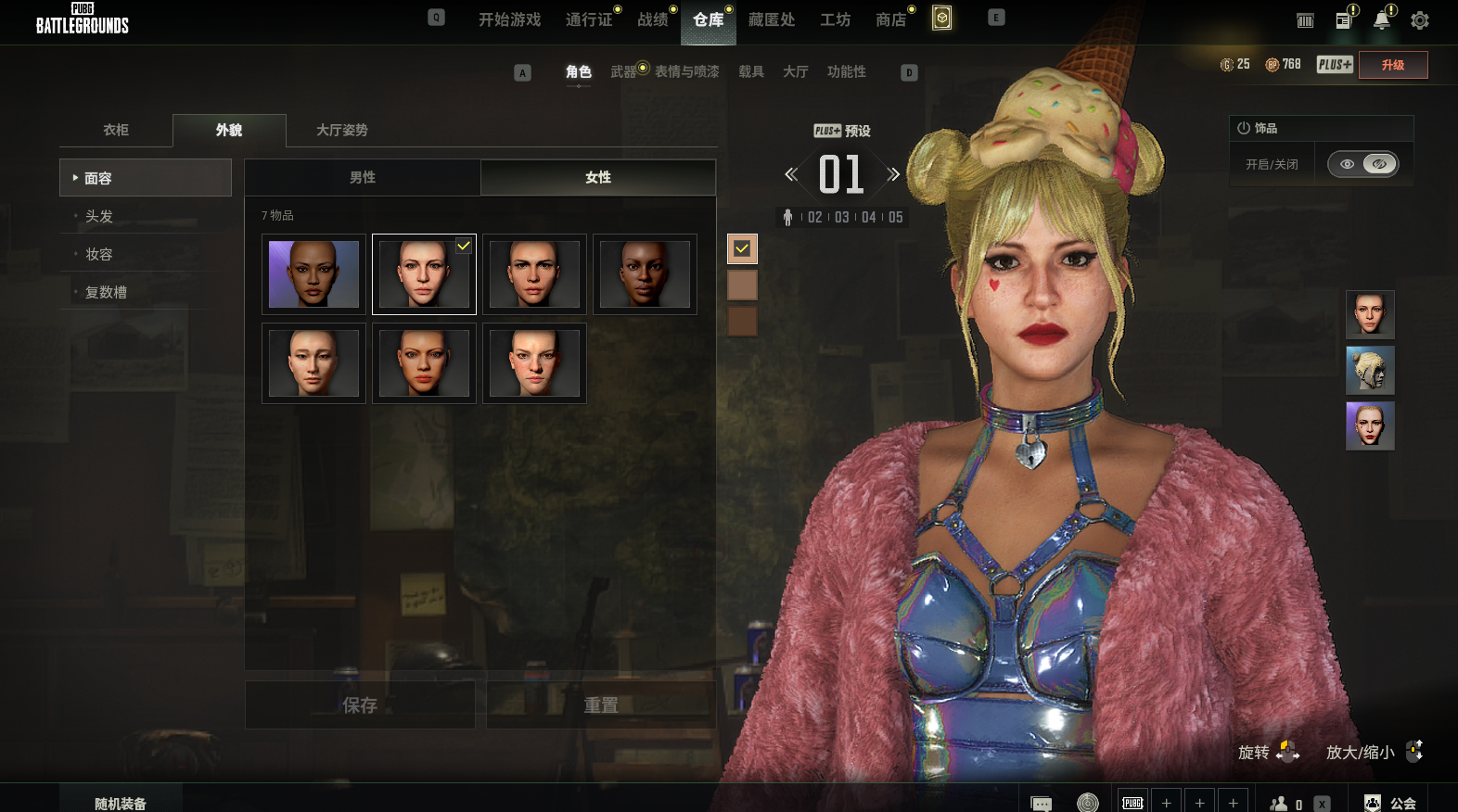This screenshot has height=812, width=1458.
Task: Open the 武器 weapons section
Action: tap(623, 71)
